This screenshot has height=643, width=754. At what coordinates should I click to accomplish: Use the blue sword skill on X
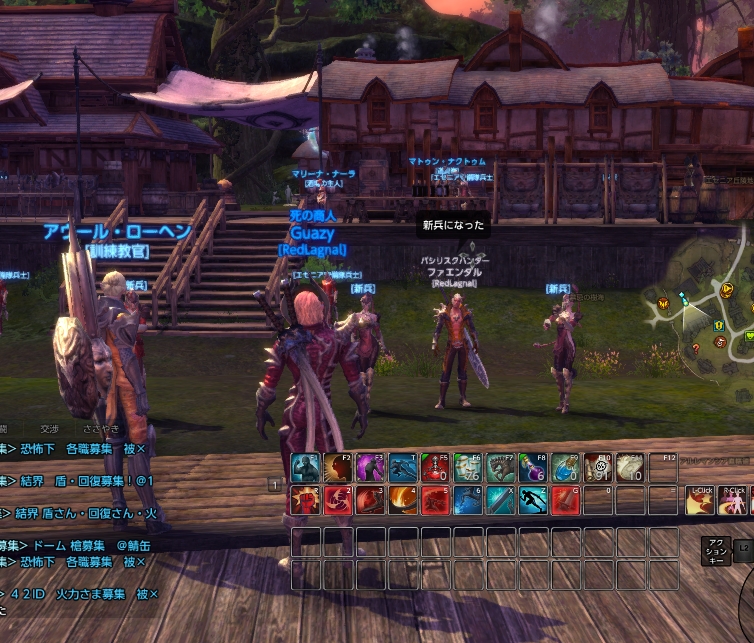[500, 499]
